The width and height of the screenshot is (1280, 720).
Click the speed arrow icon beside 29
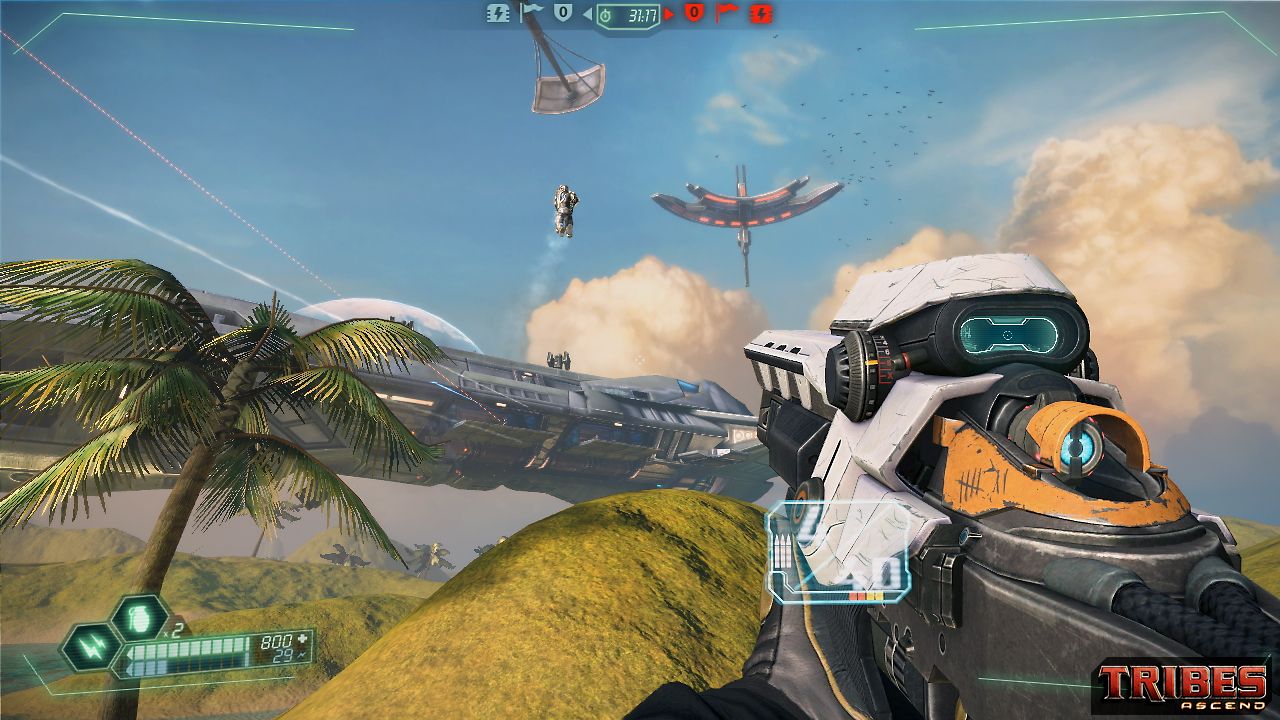(x=303, y=656)
